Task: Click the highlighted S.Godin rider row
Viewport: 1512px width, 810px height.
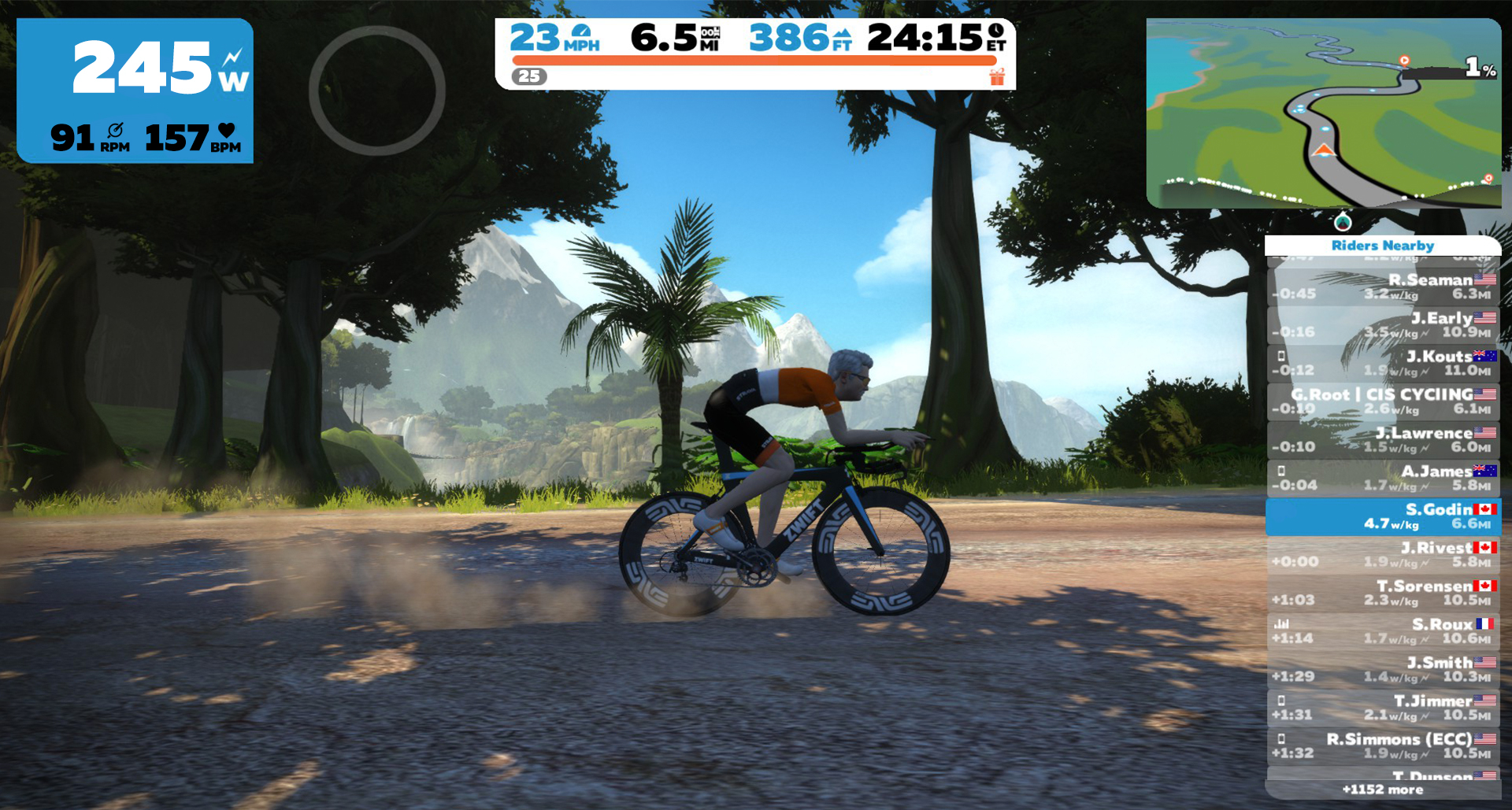Action: 1383,516
